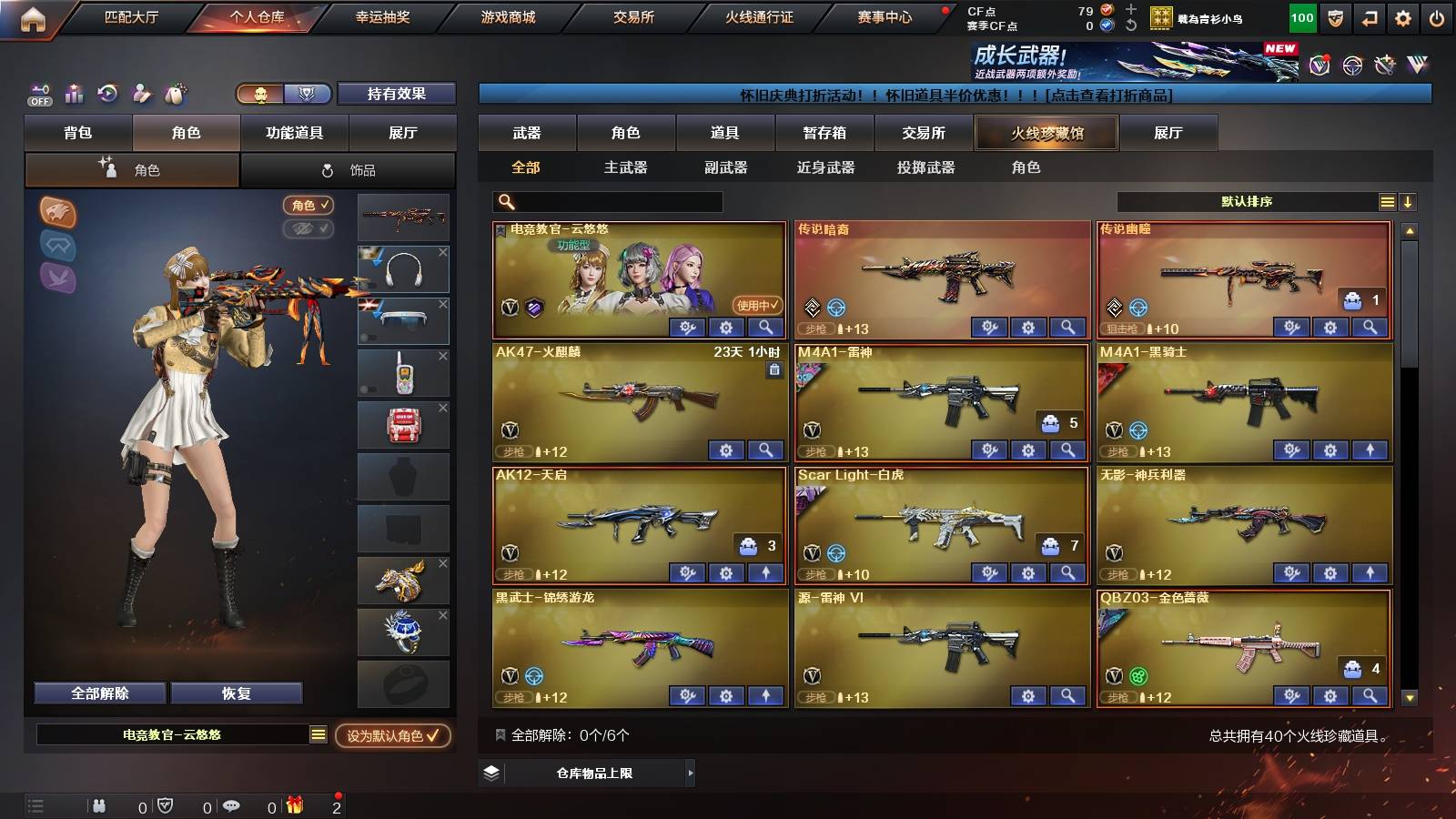Screen dimensions: 1456x819
Task: Toggle the 角色 checkmark above the character model
Action: tap(309, 206)
